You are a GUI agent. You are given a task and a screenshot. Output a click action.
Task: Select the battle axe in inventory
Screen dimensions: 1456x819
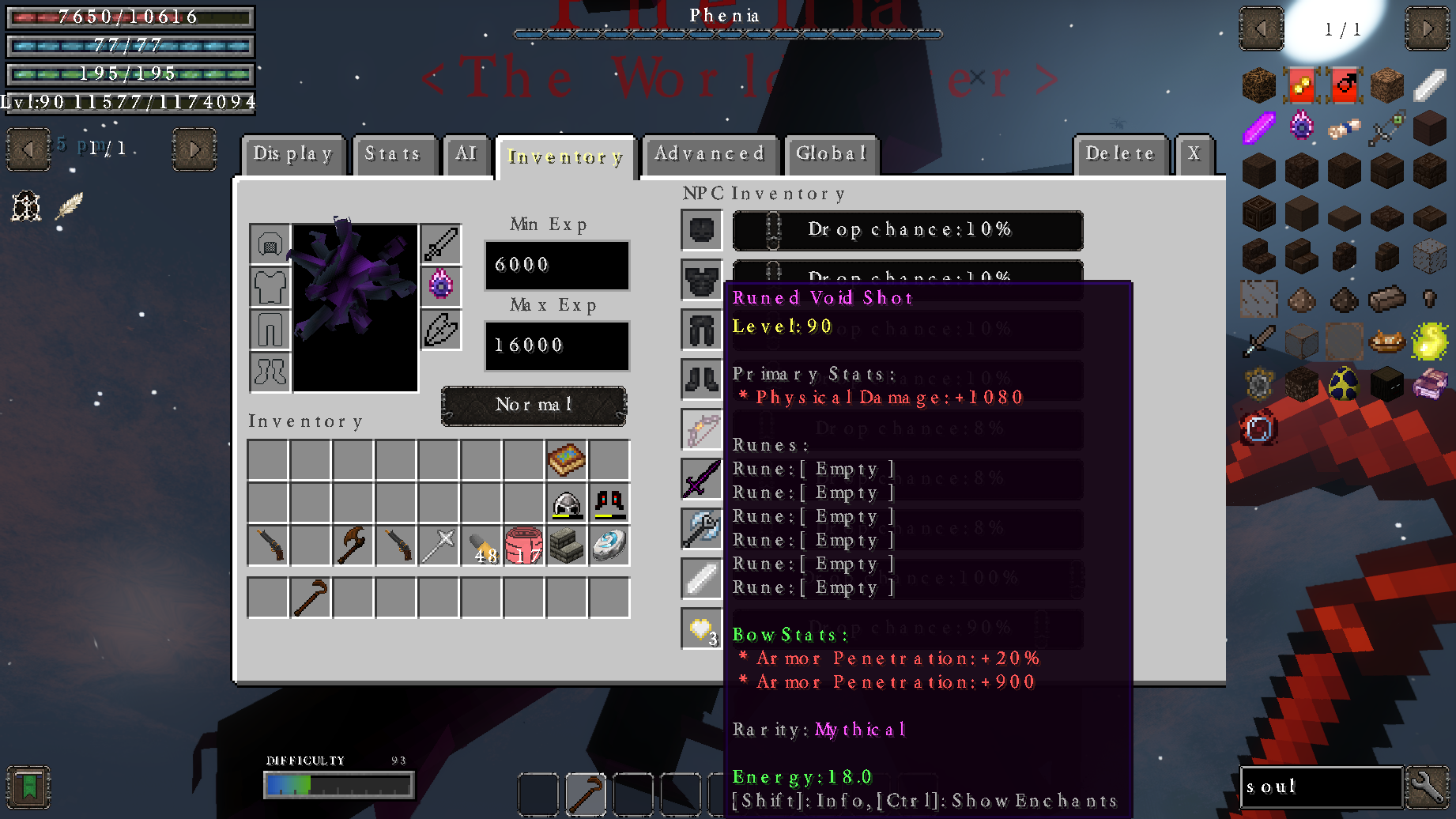(x=353, y=545)
